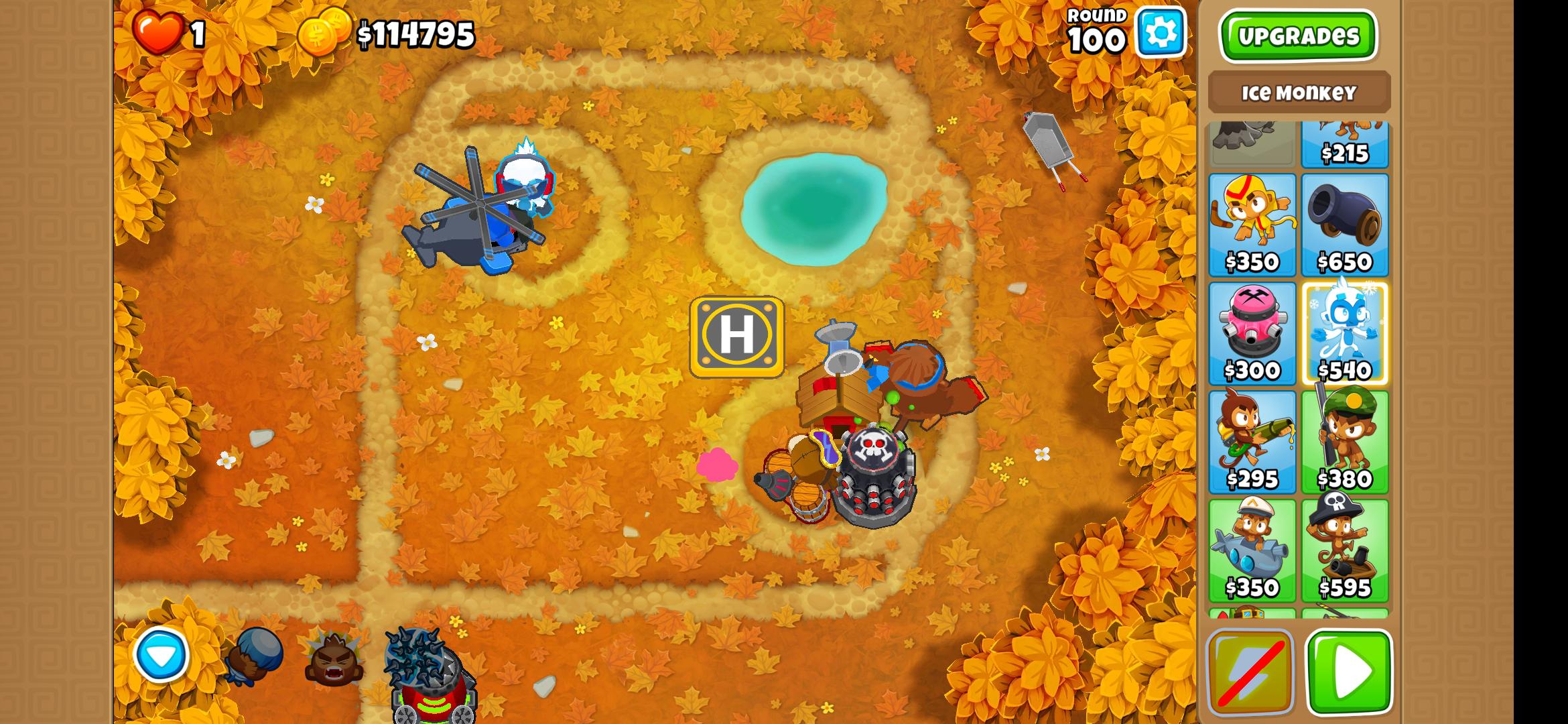Pick the Monkey Buccaneer pirate tower

[1346, 546]
